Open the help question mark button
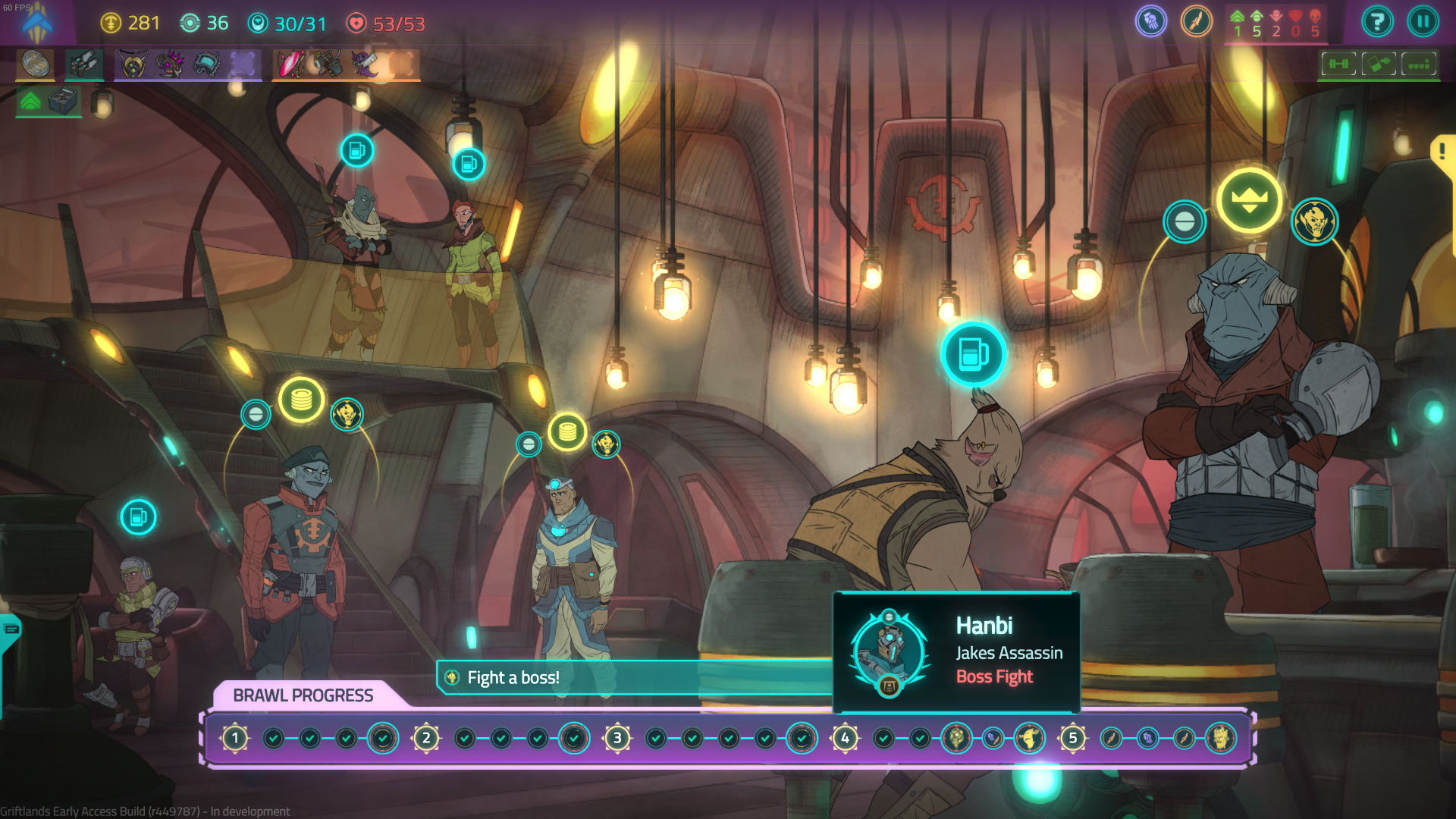 click(1377, 22)
